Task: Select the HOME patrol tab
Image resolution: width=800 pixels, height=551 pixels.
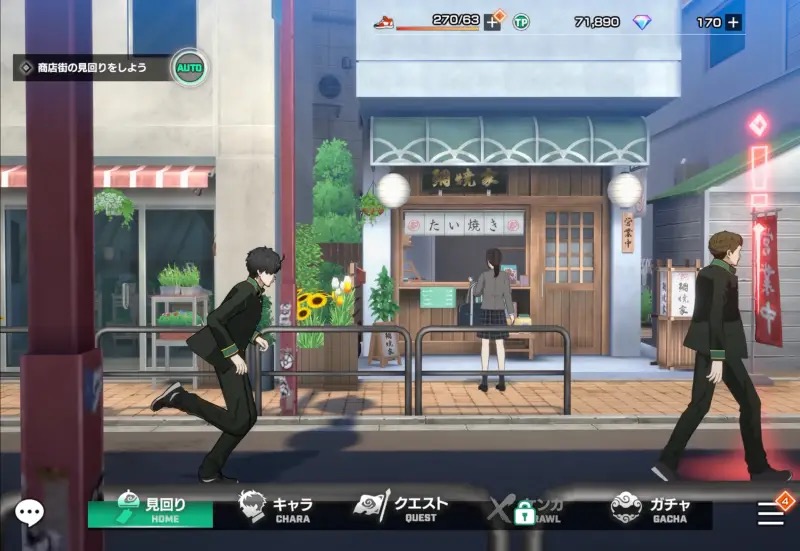Action: (x=150, y=509)
